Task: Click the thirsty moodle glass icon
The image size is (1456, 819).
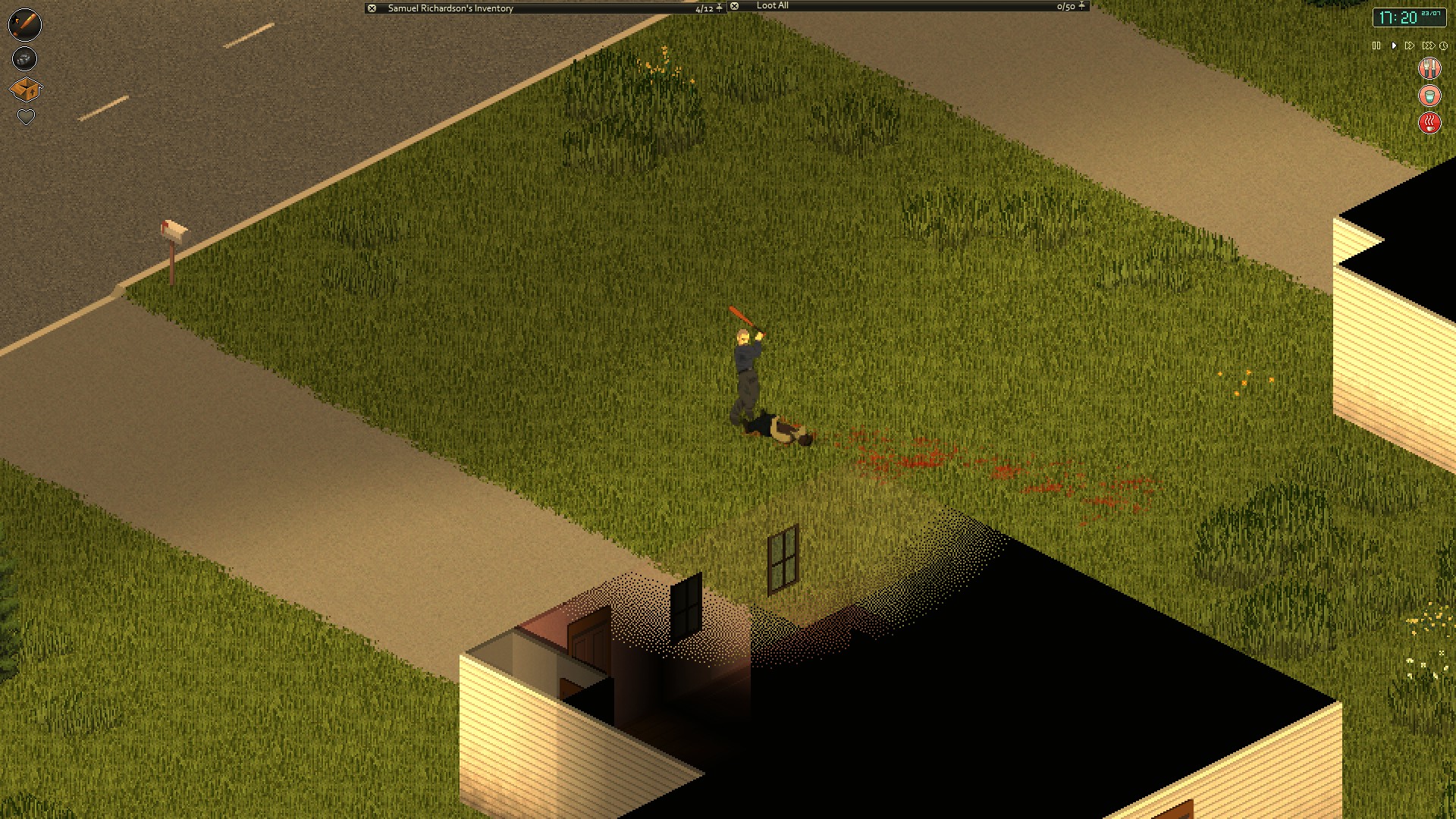Action: pyautogui.click(x=1429, y=96)
